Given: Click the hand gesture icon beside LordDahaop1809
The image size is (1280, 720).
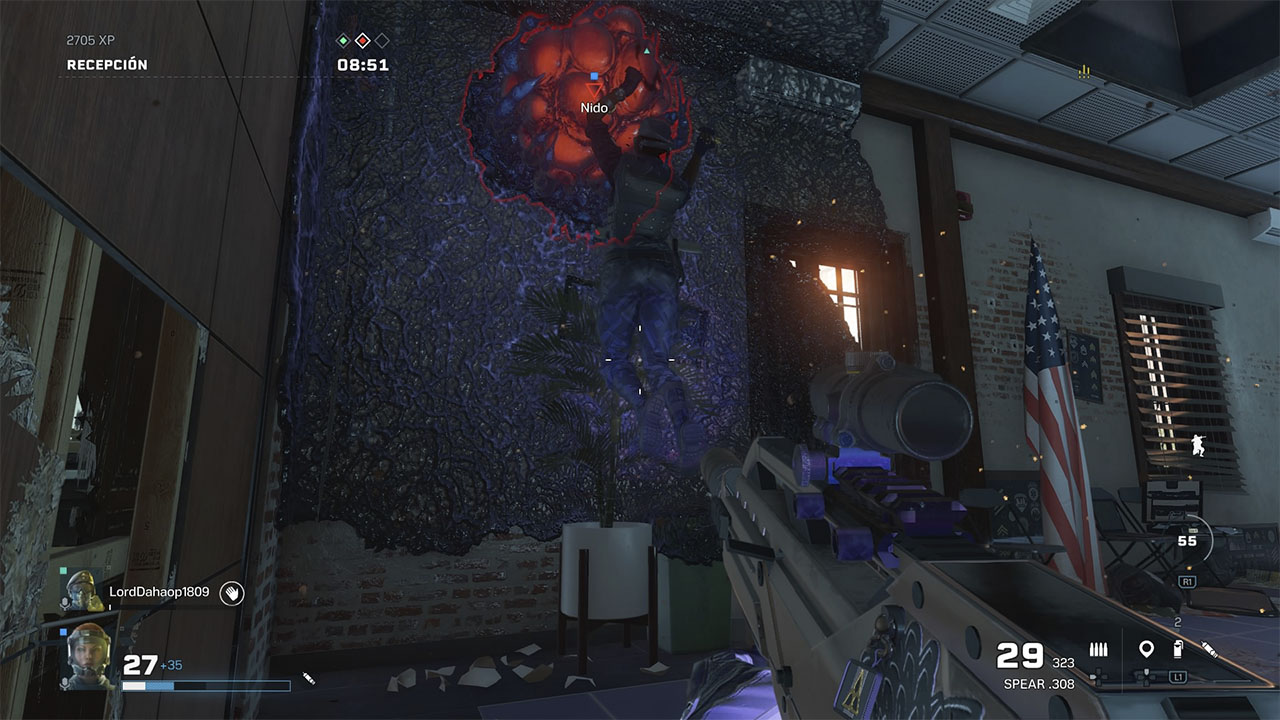Looking at the screenshot, I should click(232, 593).
